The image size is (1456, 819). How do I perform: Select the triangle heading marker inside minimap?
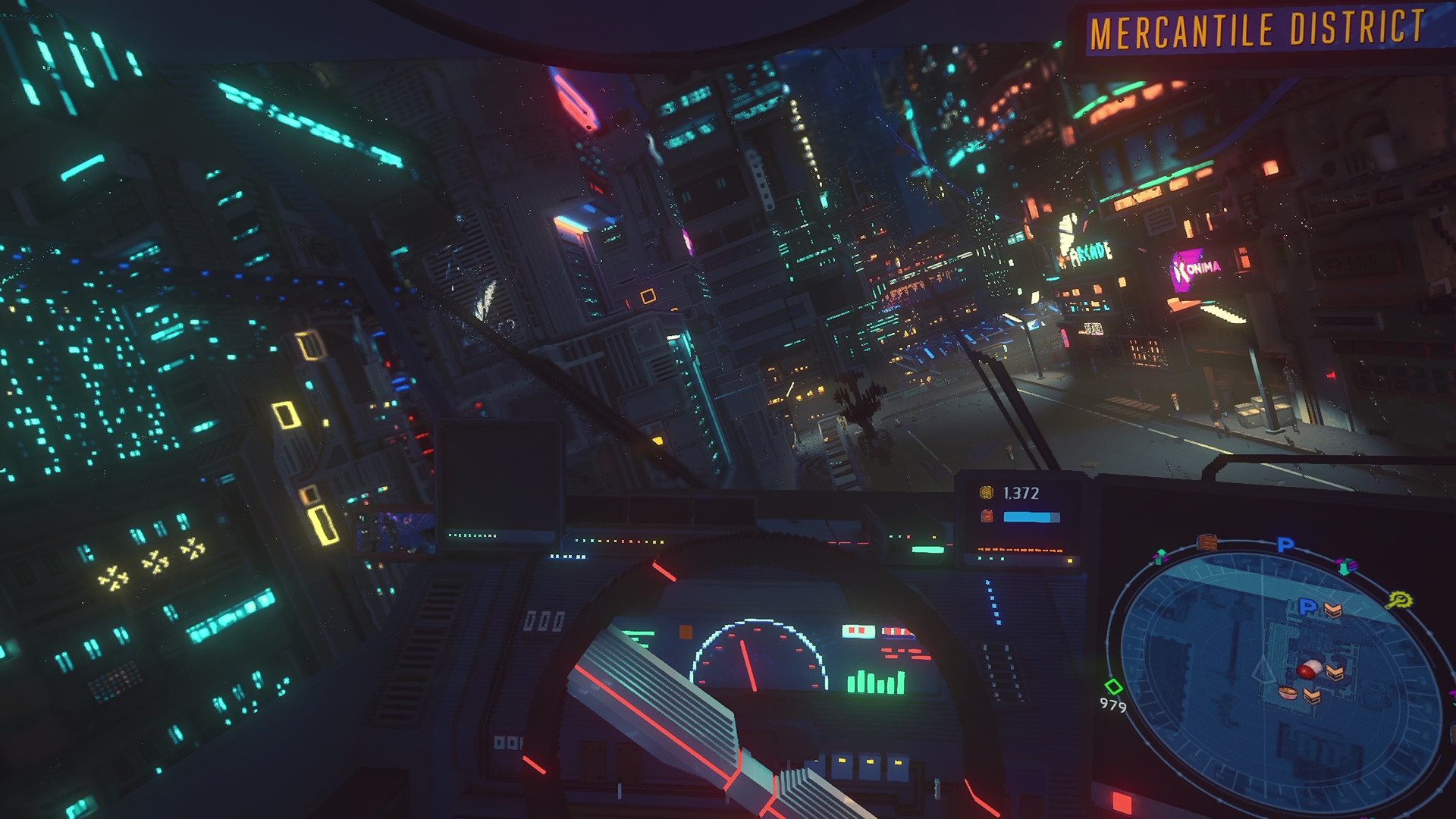(1263, 672)
